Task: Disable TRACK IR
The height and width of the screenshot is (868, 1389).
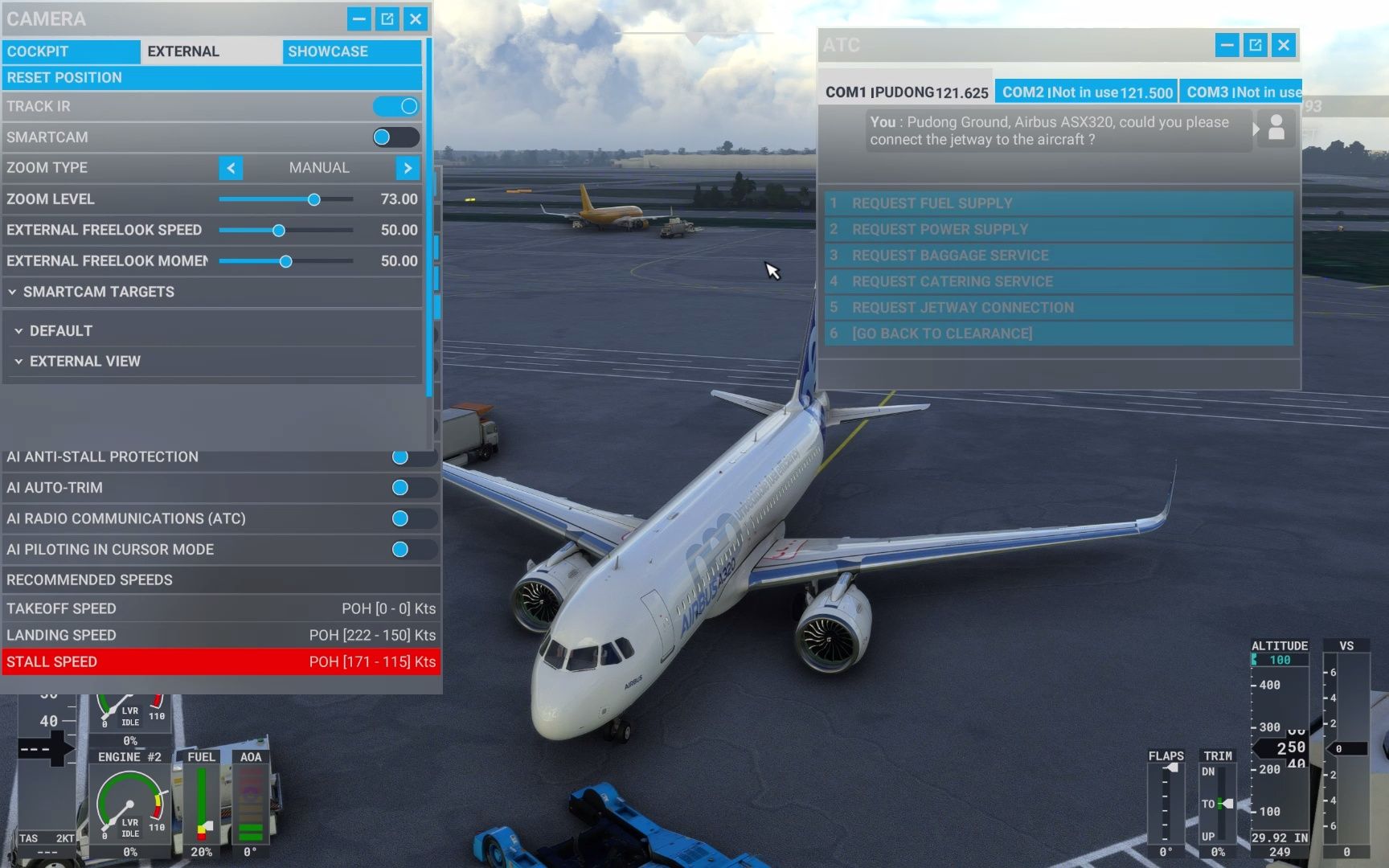Action: (x=395, y=106)
